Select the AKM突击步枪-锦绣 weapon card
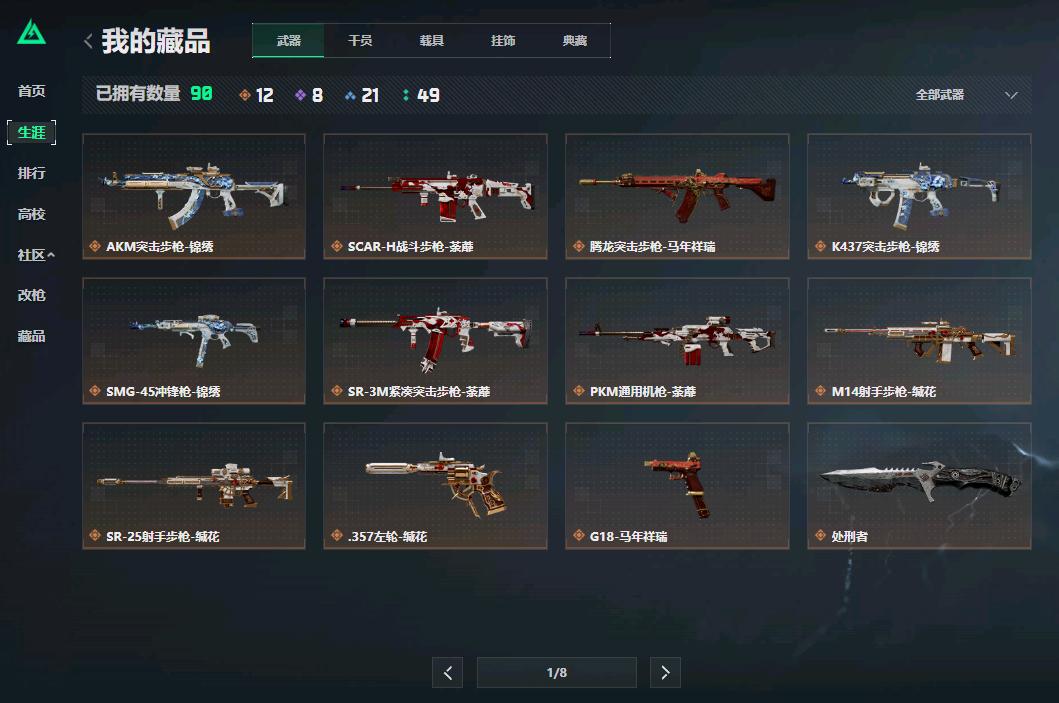Viewport: 1059px width, 703px height. click(194, 196)
